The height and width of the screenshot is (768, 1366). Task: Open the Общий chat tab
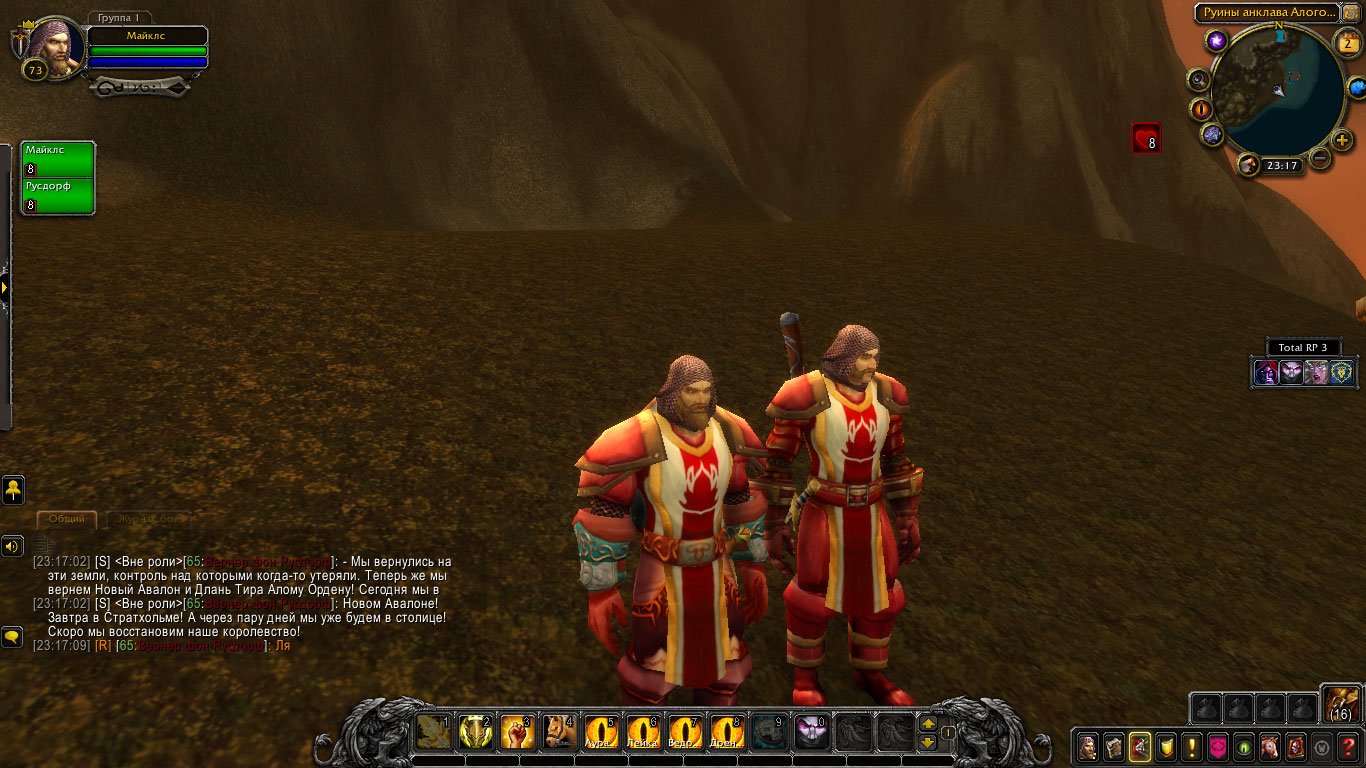pos(67,519)
